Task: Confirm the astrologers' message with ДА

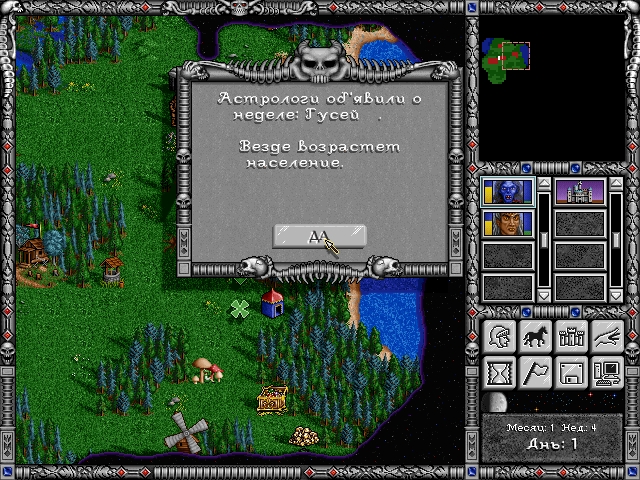Action: coord(319,237)
